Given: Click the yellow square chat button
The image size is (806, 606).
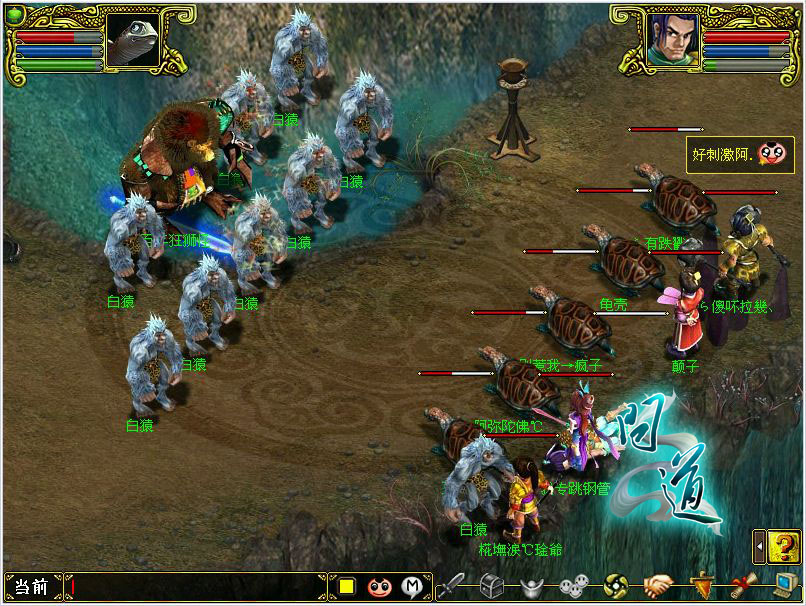Looking at the screenshot, I should point(347,587).
